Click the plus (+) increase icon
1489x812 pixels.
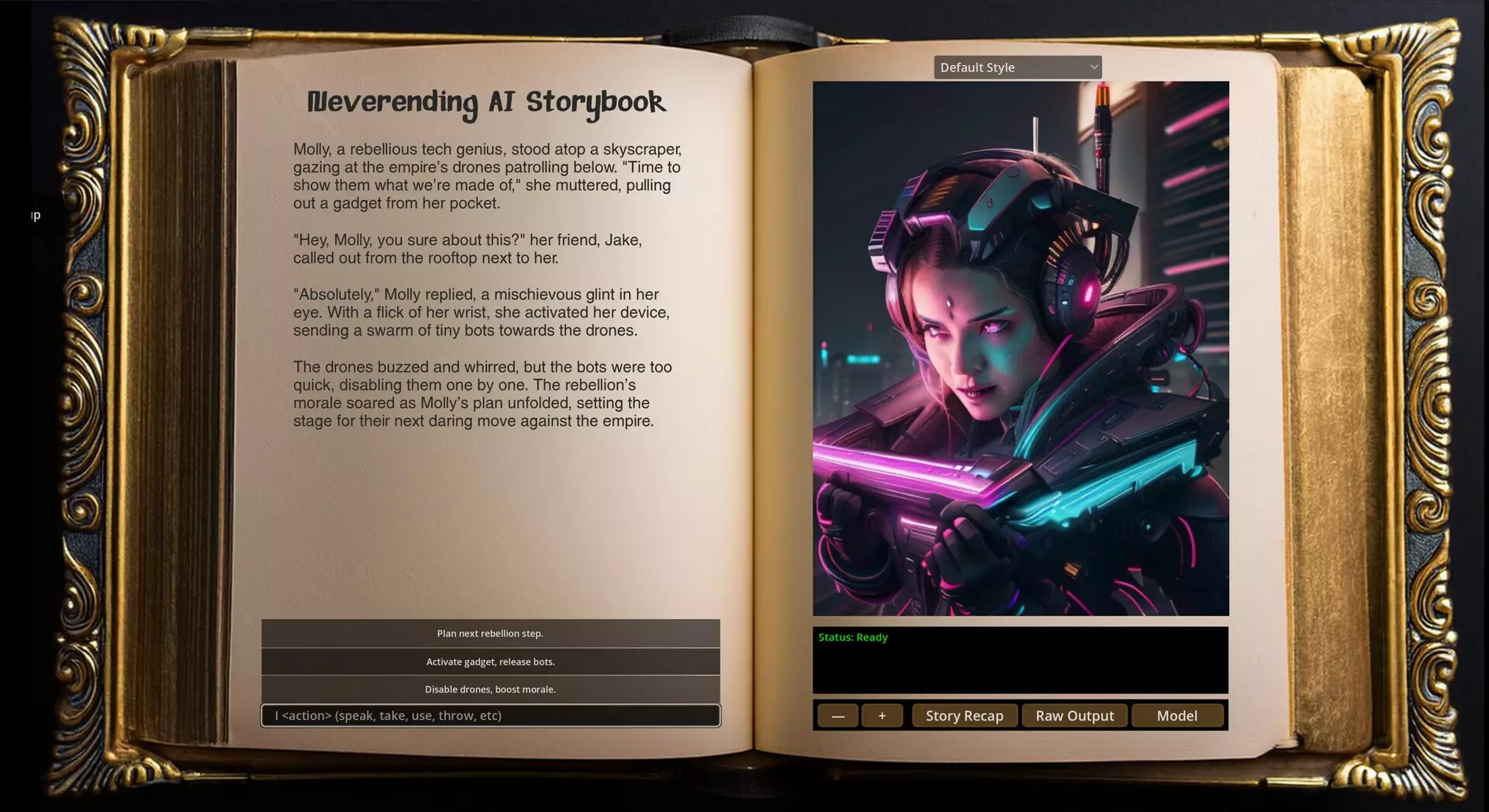(x=882, y=715)
